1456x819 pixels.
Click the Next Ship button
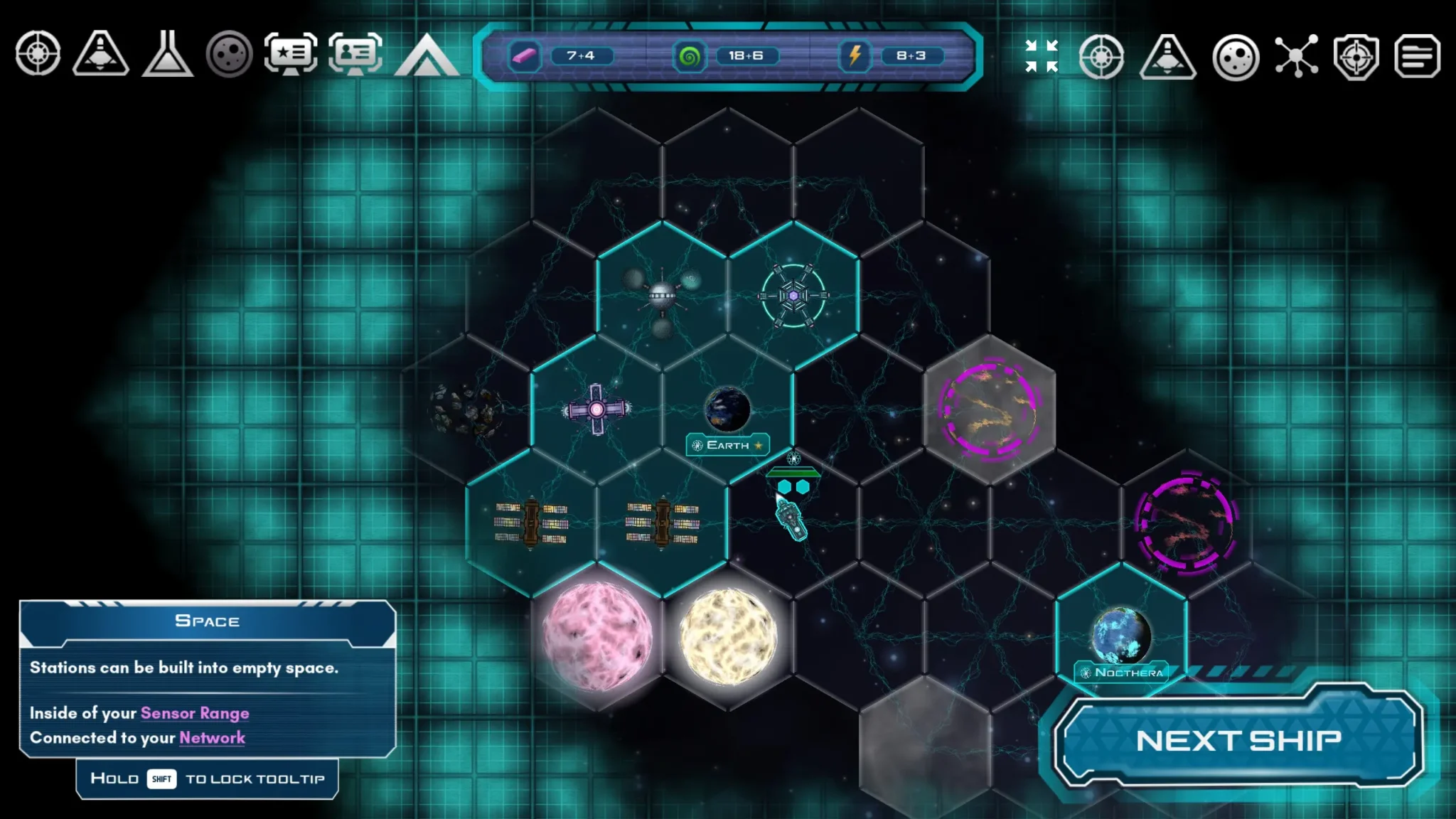1238,740
